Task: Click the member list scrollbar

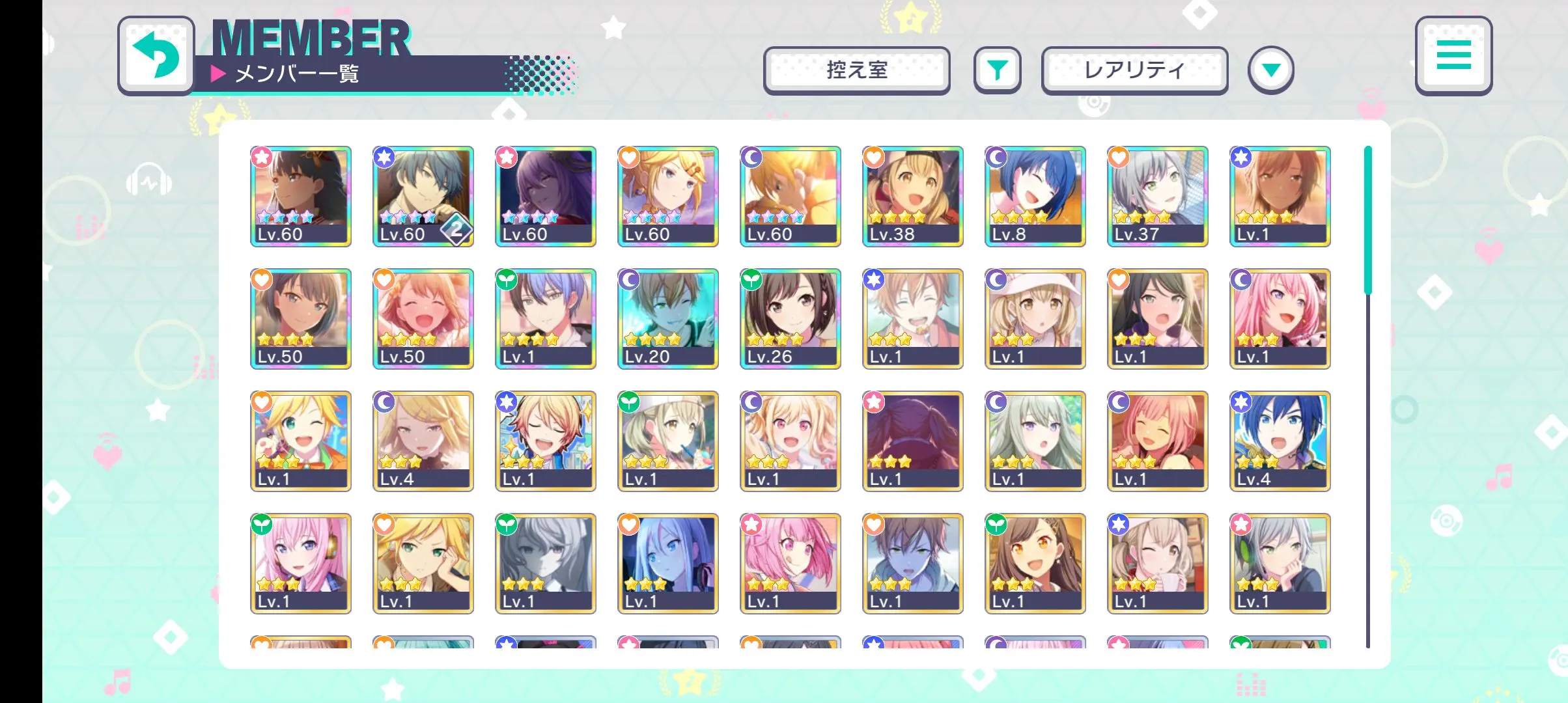Action: (x=1367, y=221)
